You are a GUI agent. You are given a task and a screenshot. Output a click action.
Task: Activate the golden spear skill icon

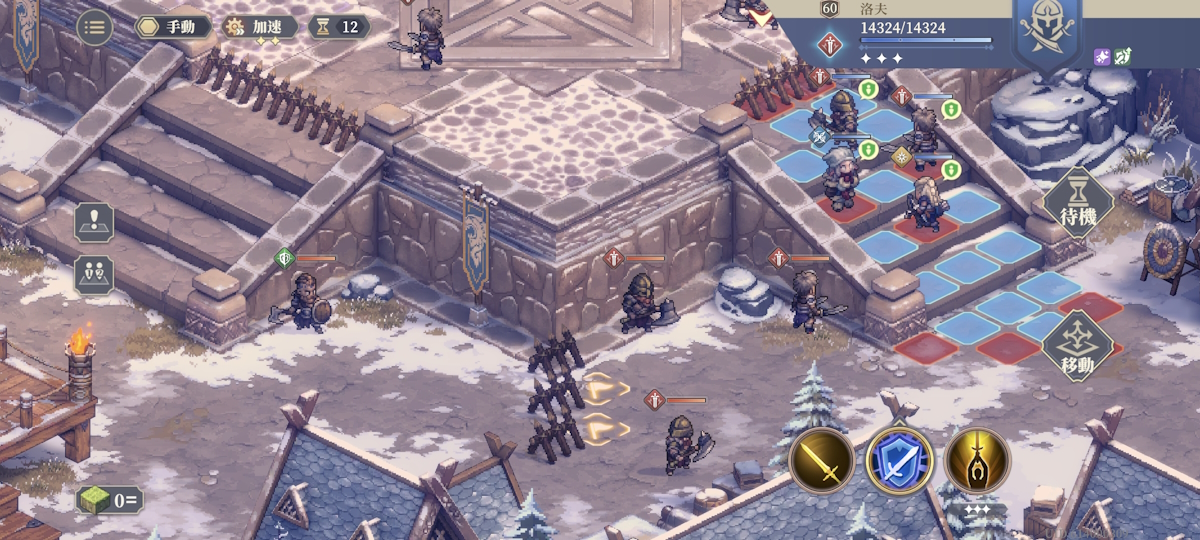point(977,461)
